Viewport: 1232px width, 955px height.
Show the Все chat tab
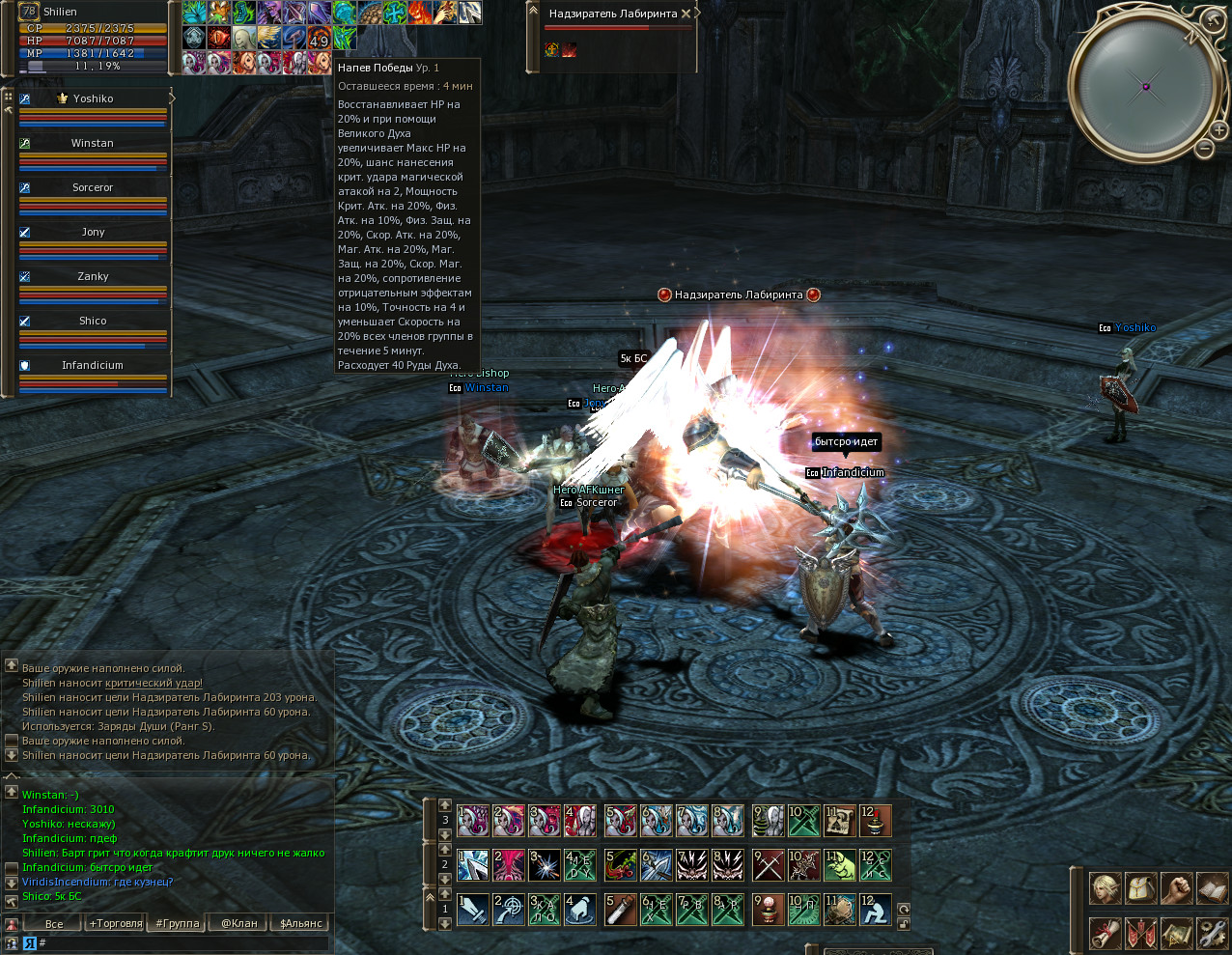coord(54,923)
